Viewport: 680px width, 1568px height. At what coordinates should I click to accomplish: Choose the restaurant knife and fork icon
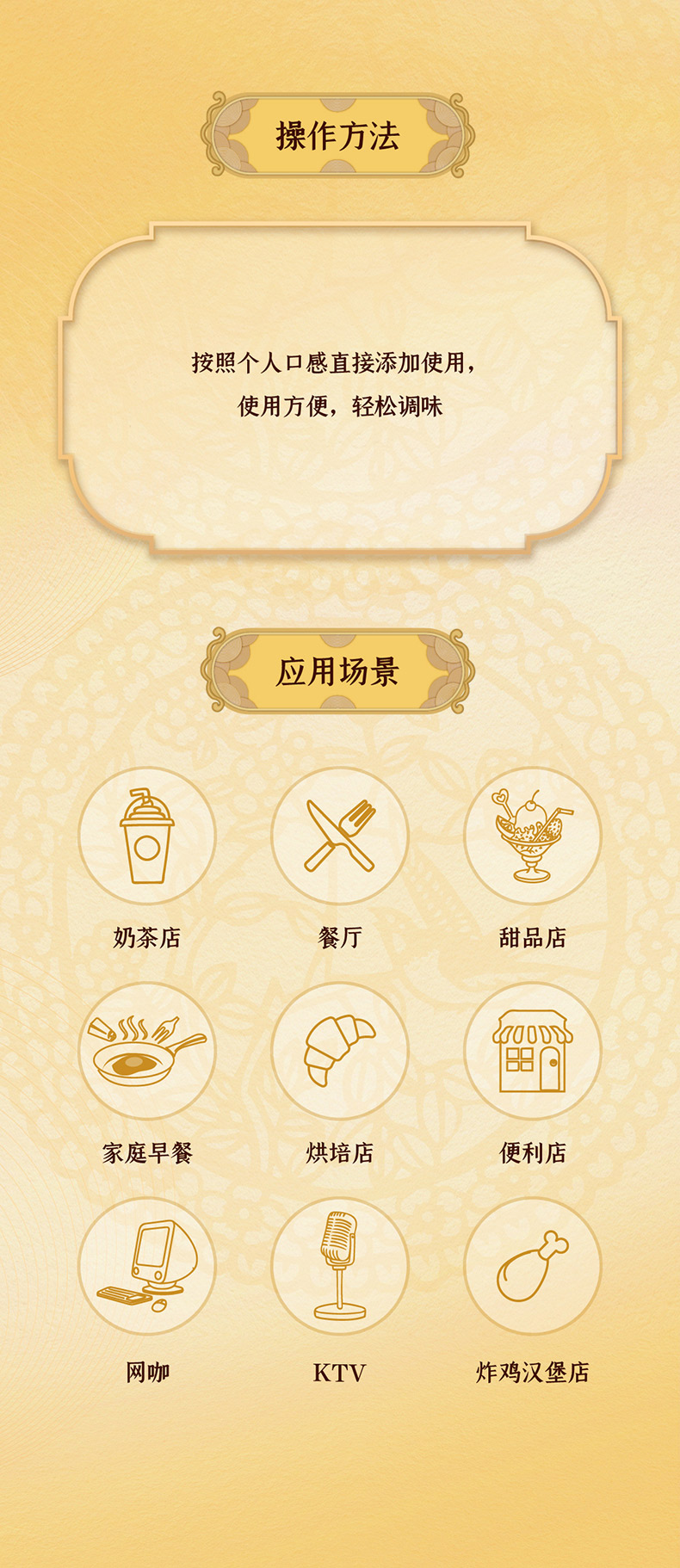pos(340,836)
